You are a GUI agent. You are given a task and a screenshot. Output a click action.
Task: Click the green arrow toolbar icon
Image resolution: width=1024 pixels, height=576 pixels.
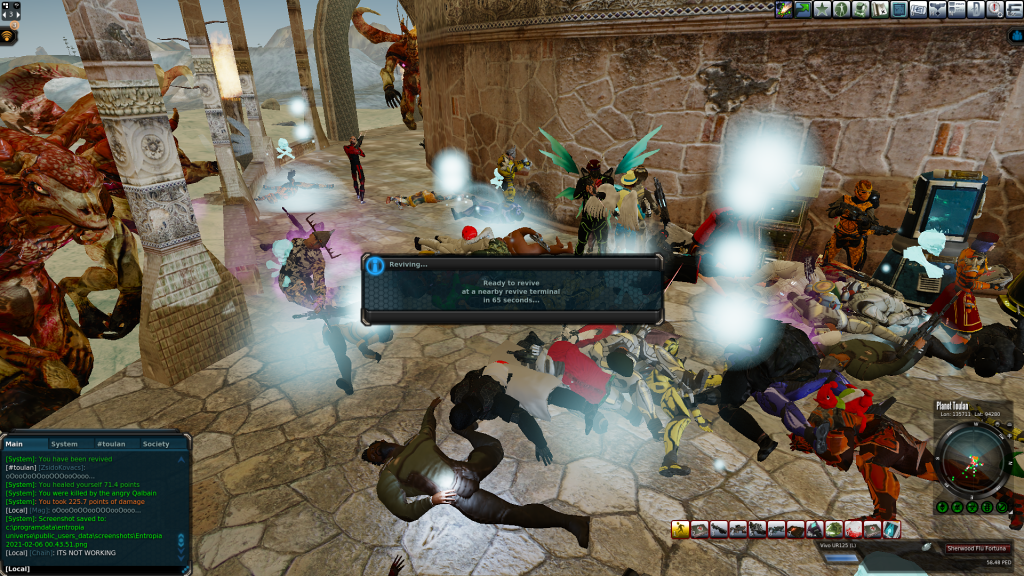(x=804, y=9)
